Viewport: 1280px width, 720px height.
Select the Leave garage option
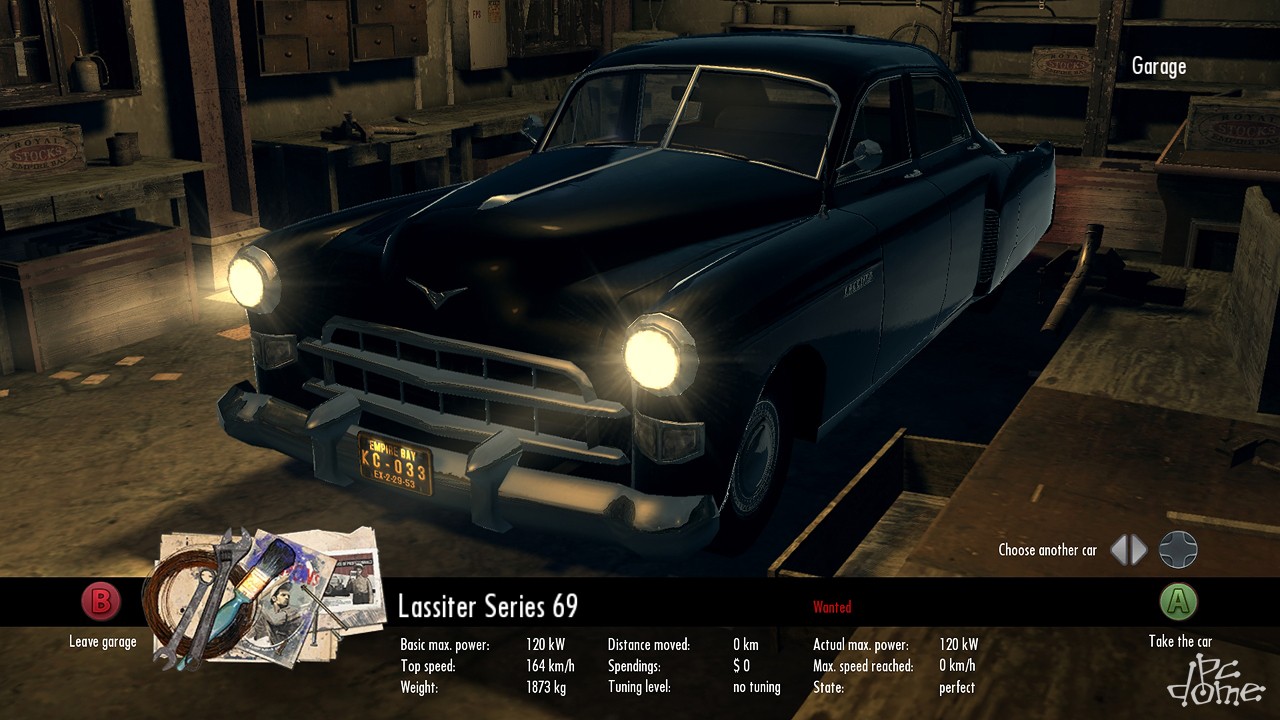(x=101, y=603)
